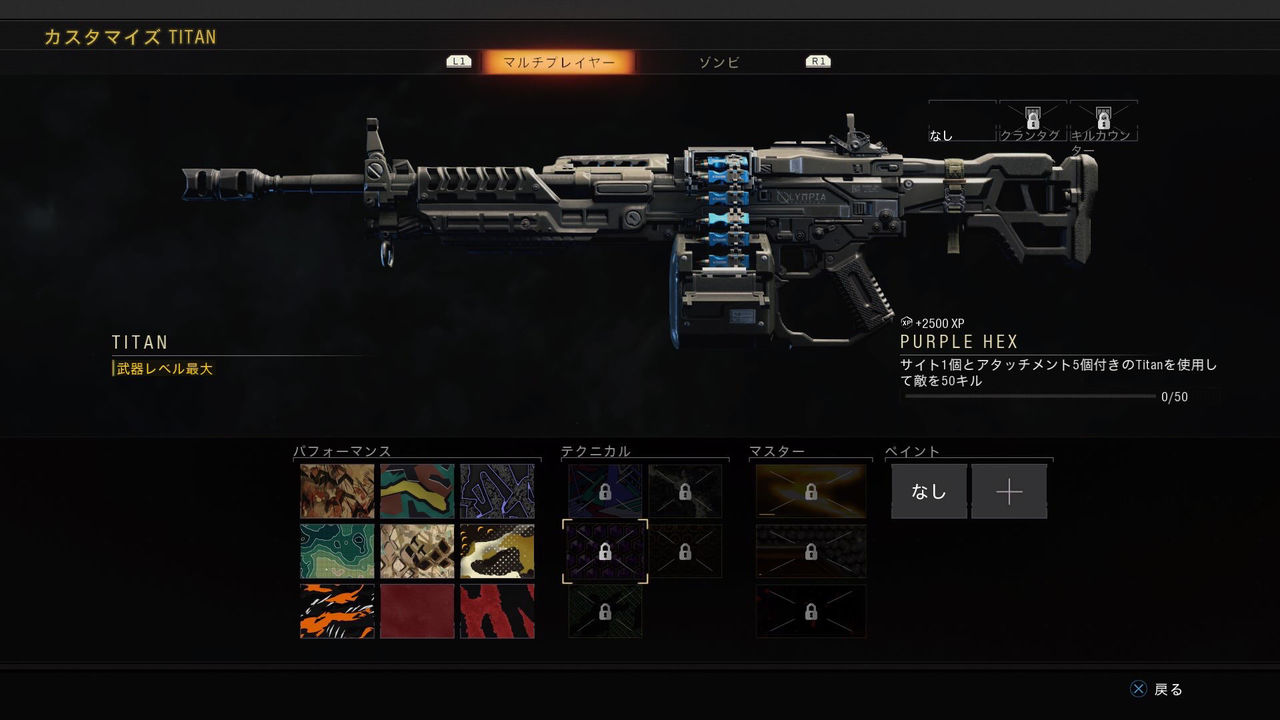This screenshot has width=1280, height=720.
Task: Choose the locked gold master camo
Action: point(811,491)
